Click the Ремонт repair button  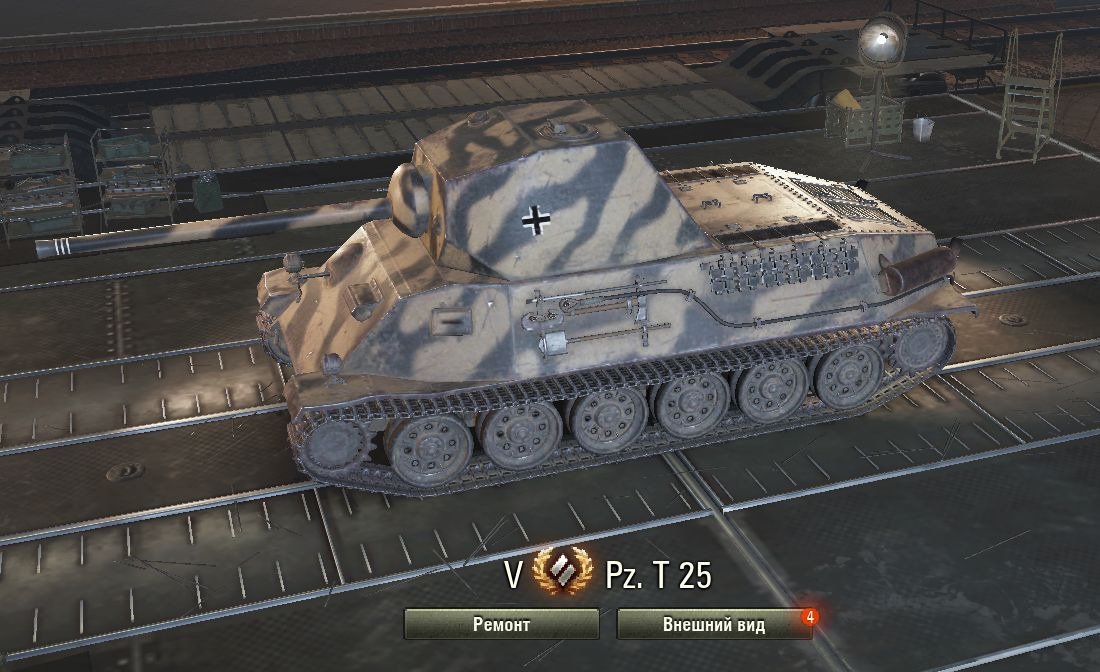(501, 625)
